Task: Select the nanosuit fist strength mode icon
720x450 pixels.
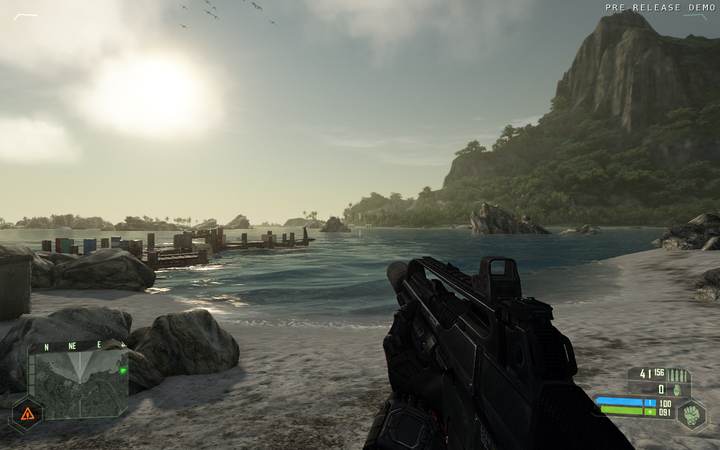Action: click(x=691, y=414)
